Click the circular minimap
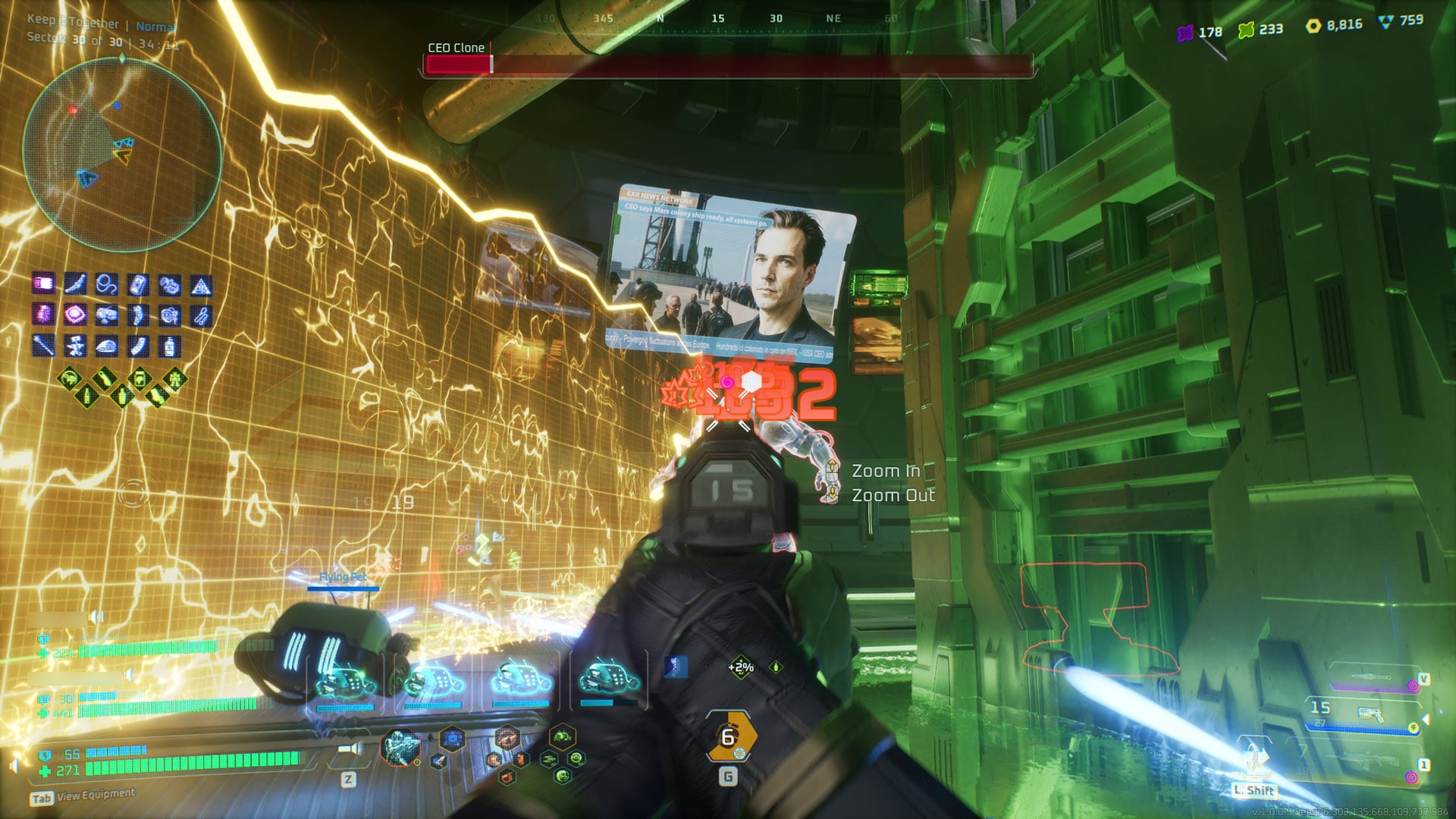 tap(121, 154)
